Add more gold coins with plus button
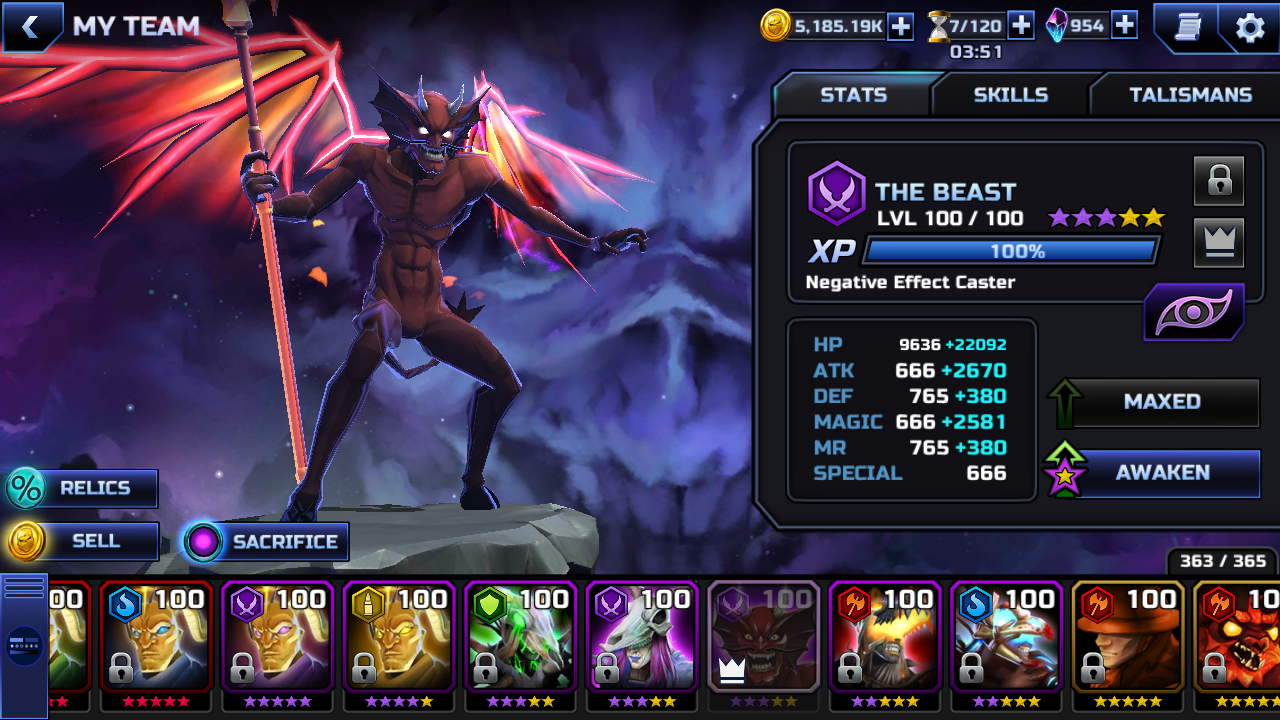The width and height of the screenshot is (1280, 720). [x=900, y=27]
